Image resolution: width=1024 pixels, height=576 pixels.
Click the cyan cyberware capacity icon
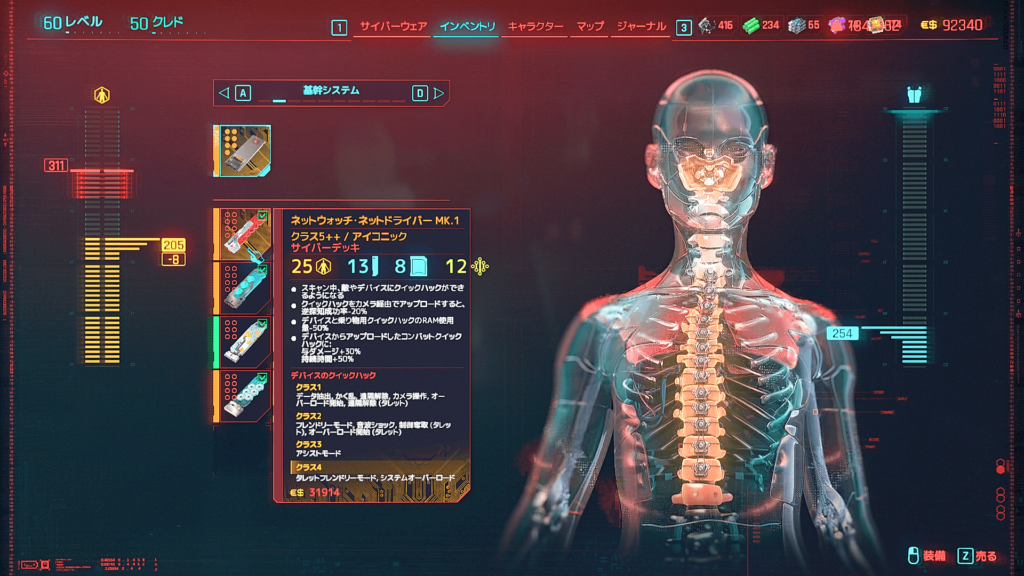coord(913,95)
